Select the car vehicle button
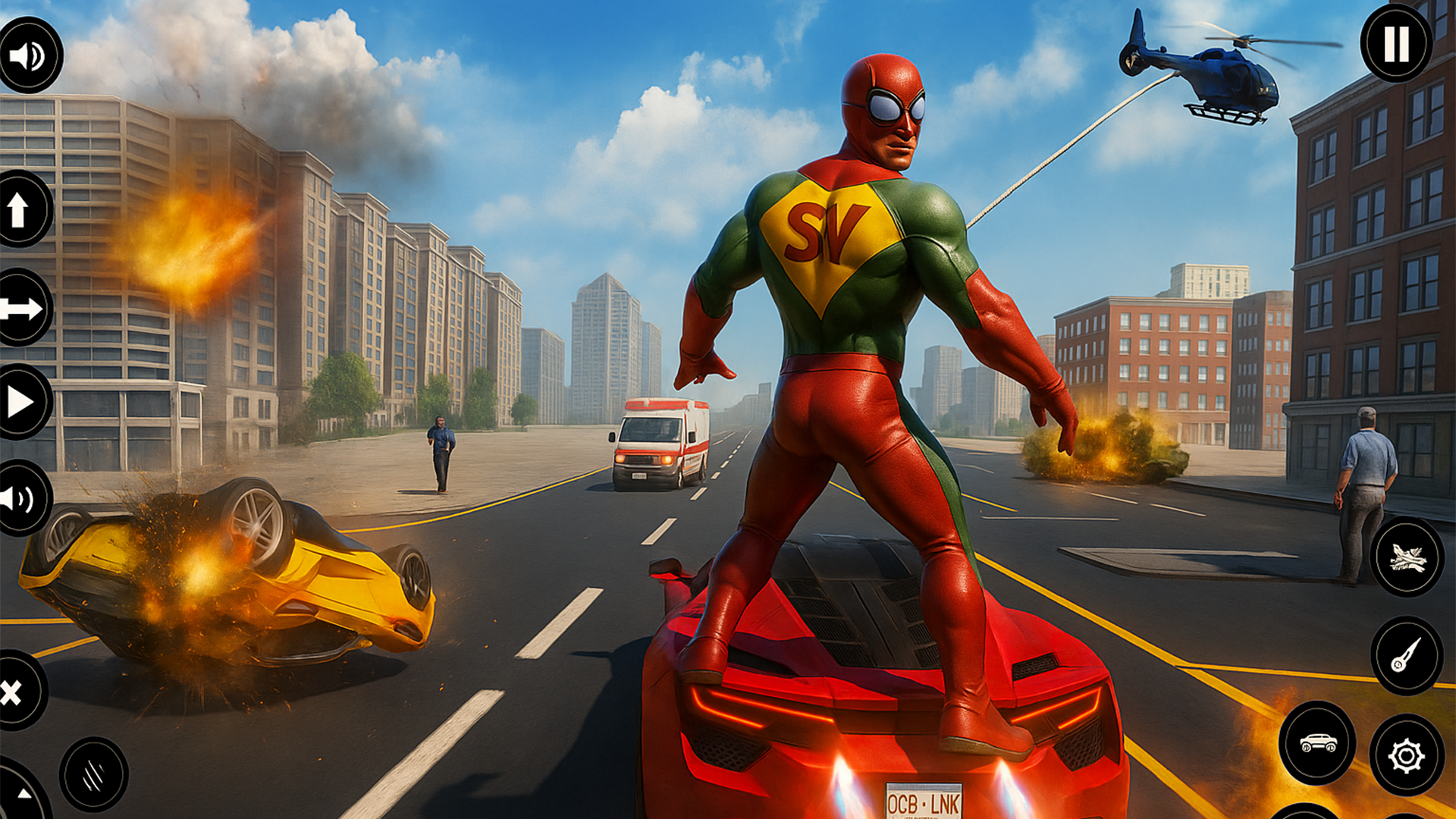 pos(1317,742)
